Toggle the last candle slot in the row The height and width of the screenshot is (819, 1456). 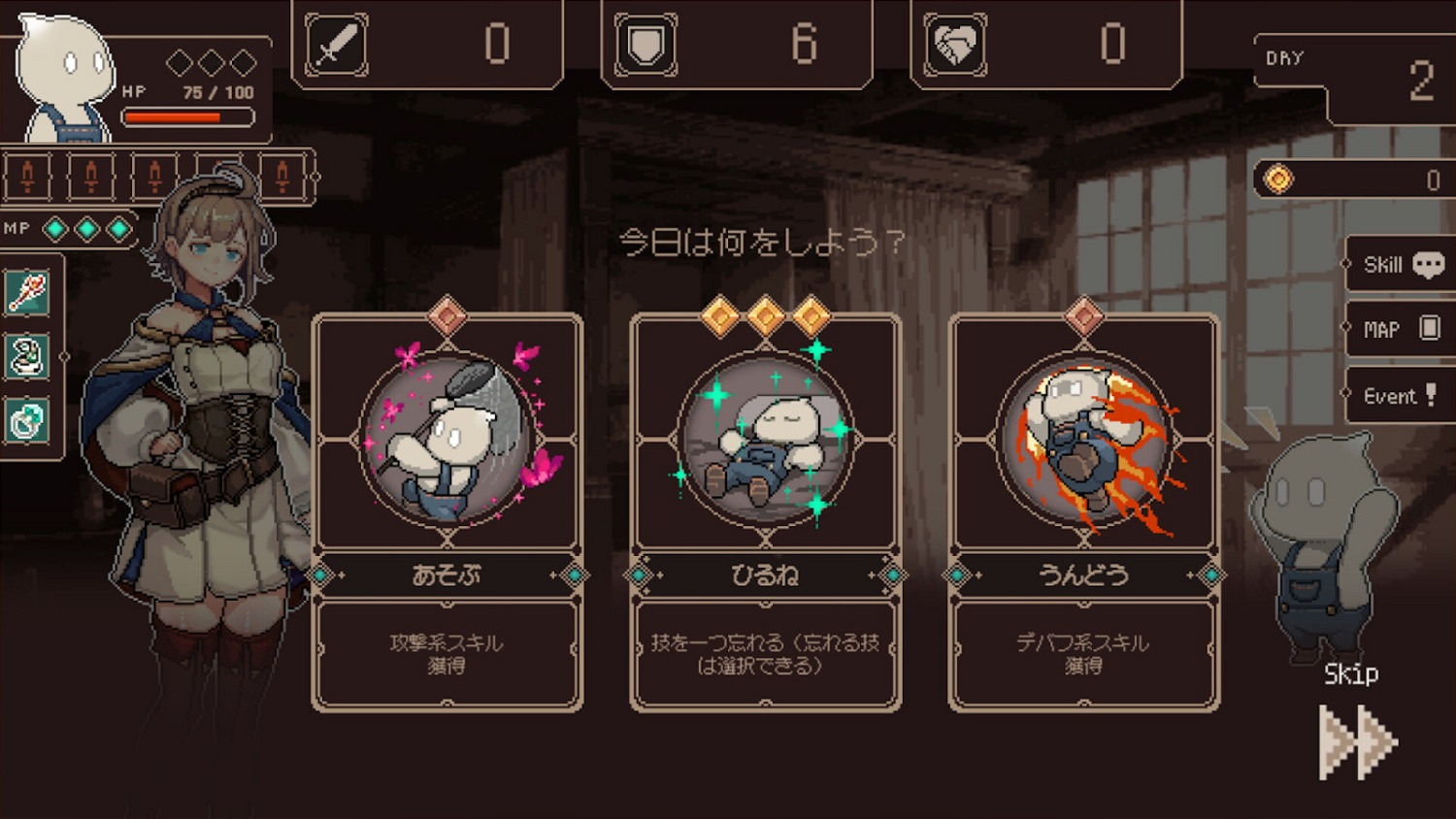click(x=281, y=177)
